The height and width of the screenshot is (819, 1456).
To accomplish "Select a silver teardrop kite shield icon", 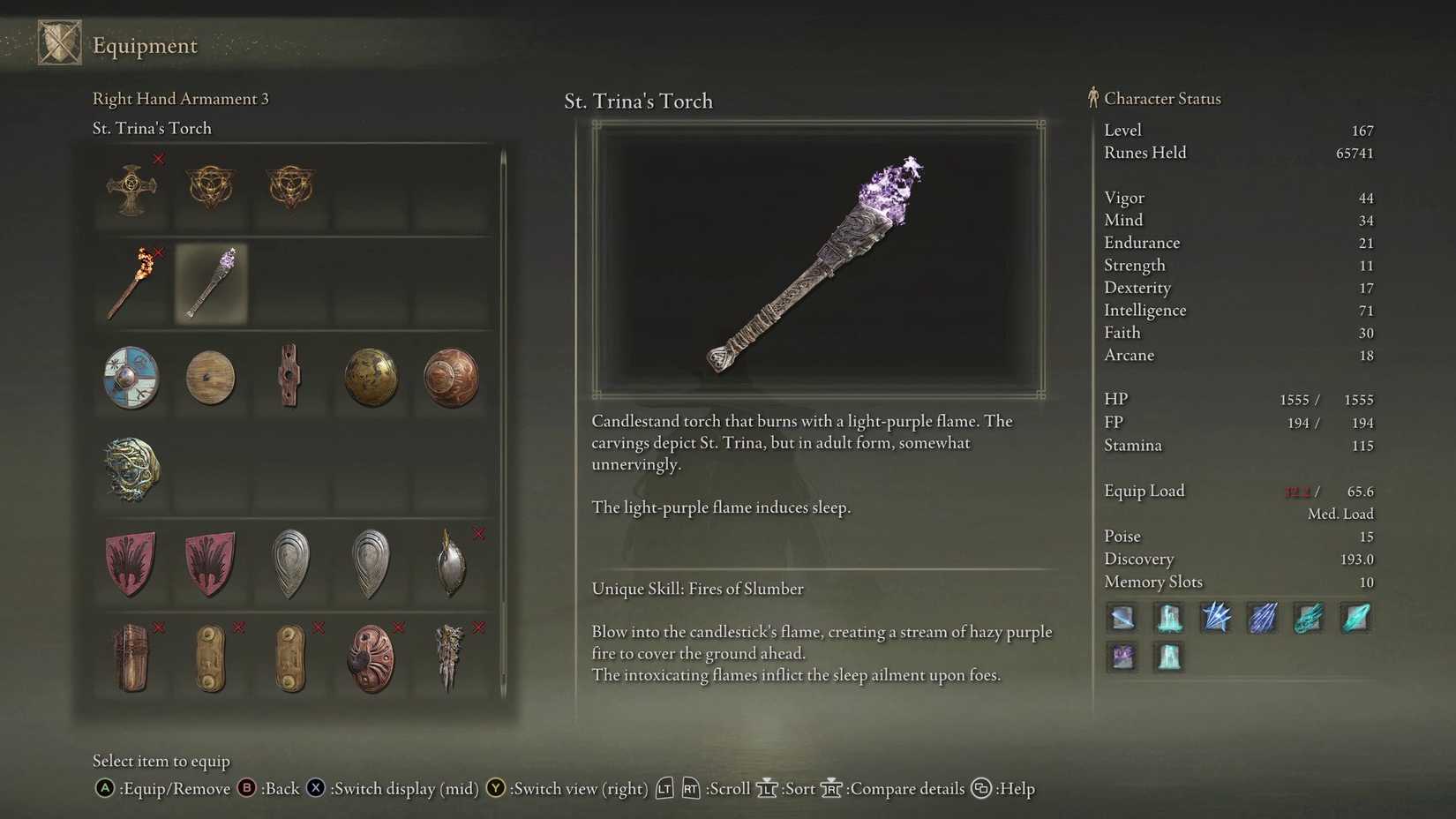I will (291, 563).
